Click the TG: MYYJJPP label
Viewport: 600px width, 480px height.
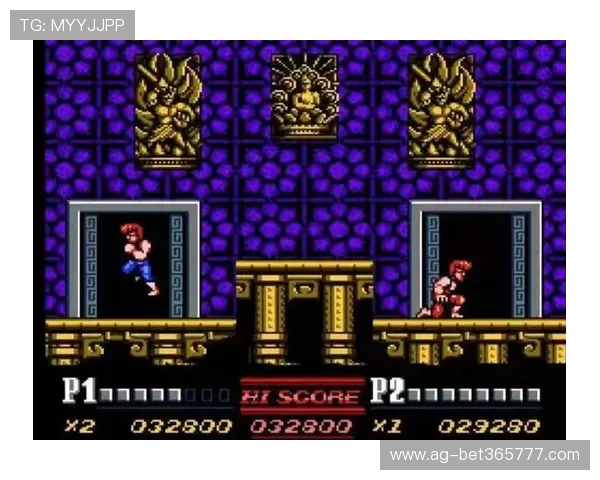click(72, 24)
